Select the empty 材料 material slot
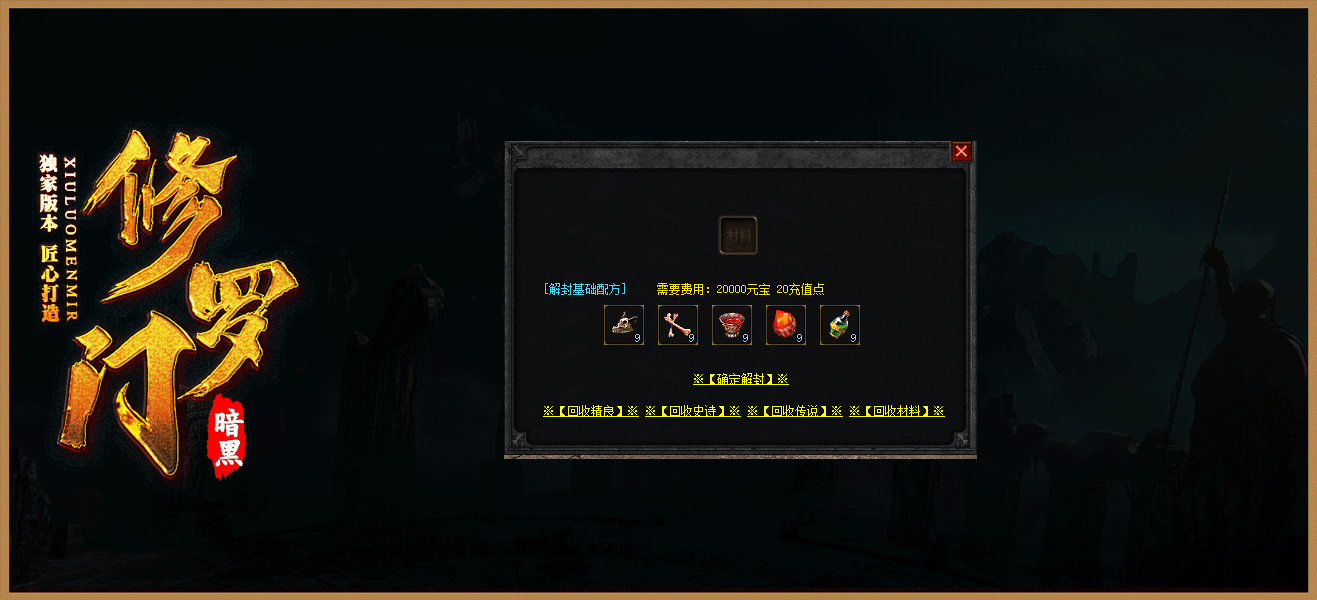 pyautogui.click(x=738, y=235)
